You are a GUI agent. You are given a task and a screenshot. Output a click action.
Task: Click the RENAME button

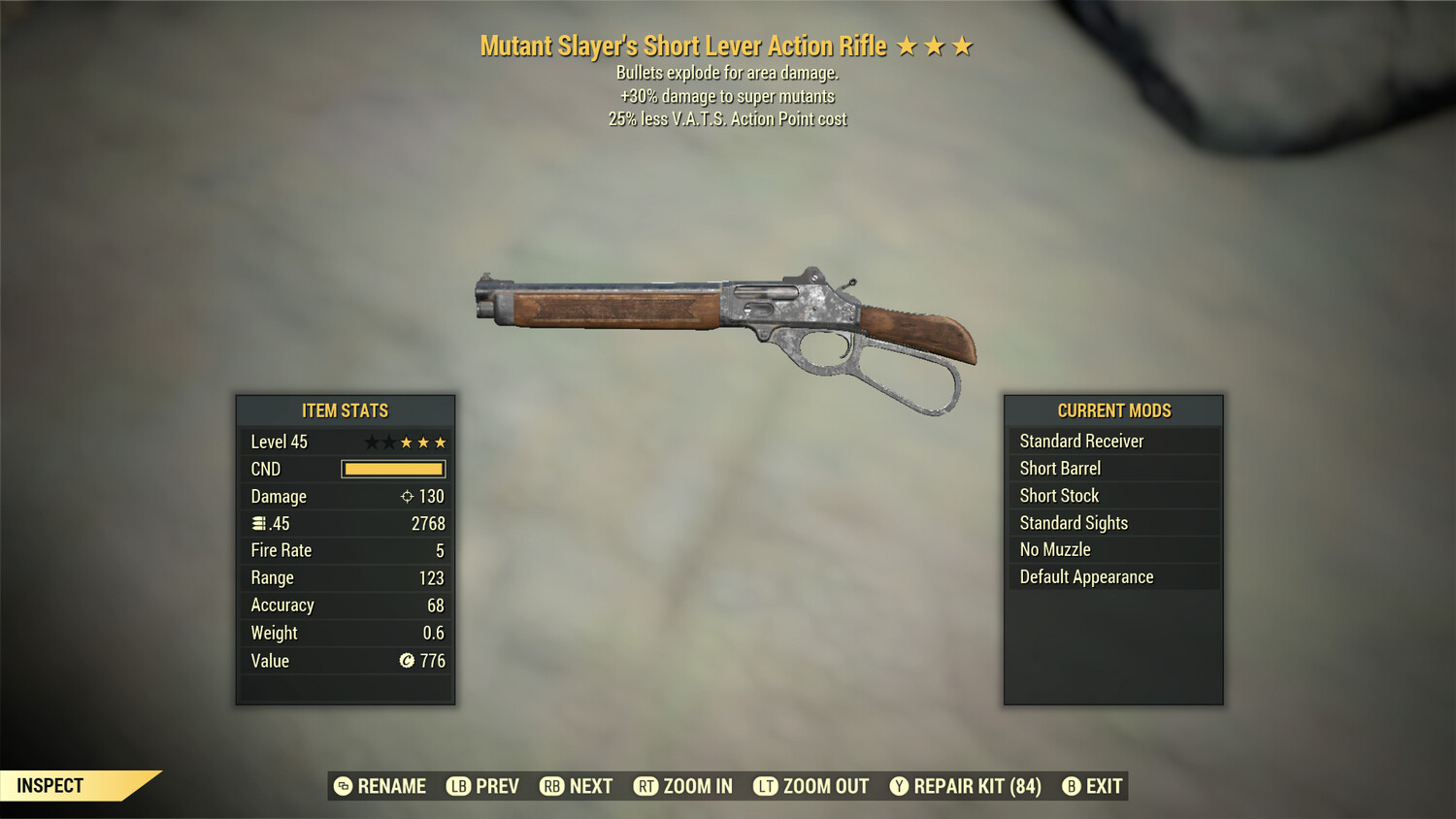(392, 786)
